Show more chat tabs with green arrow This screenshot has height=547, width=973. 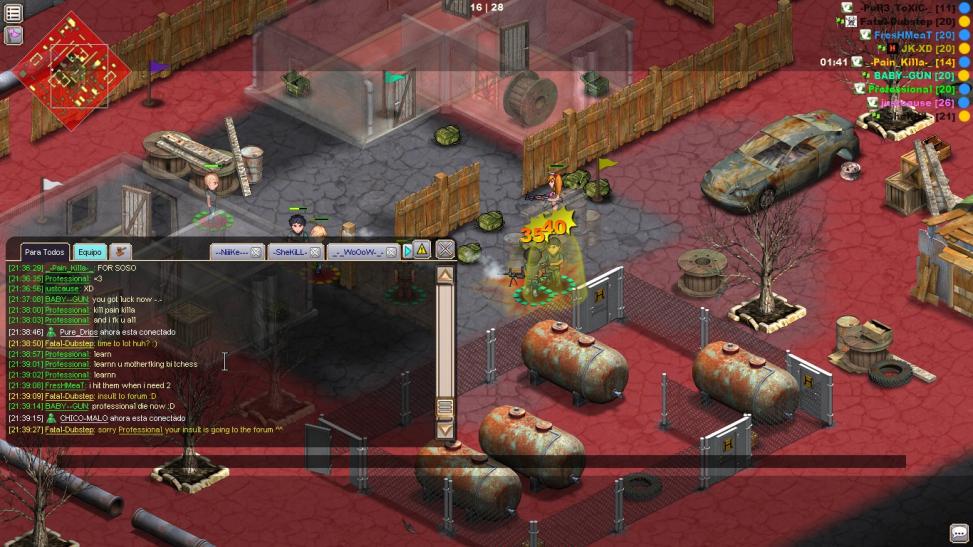point(408,251)
